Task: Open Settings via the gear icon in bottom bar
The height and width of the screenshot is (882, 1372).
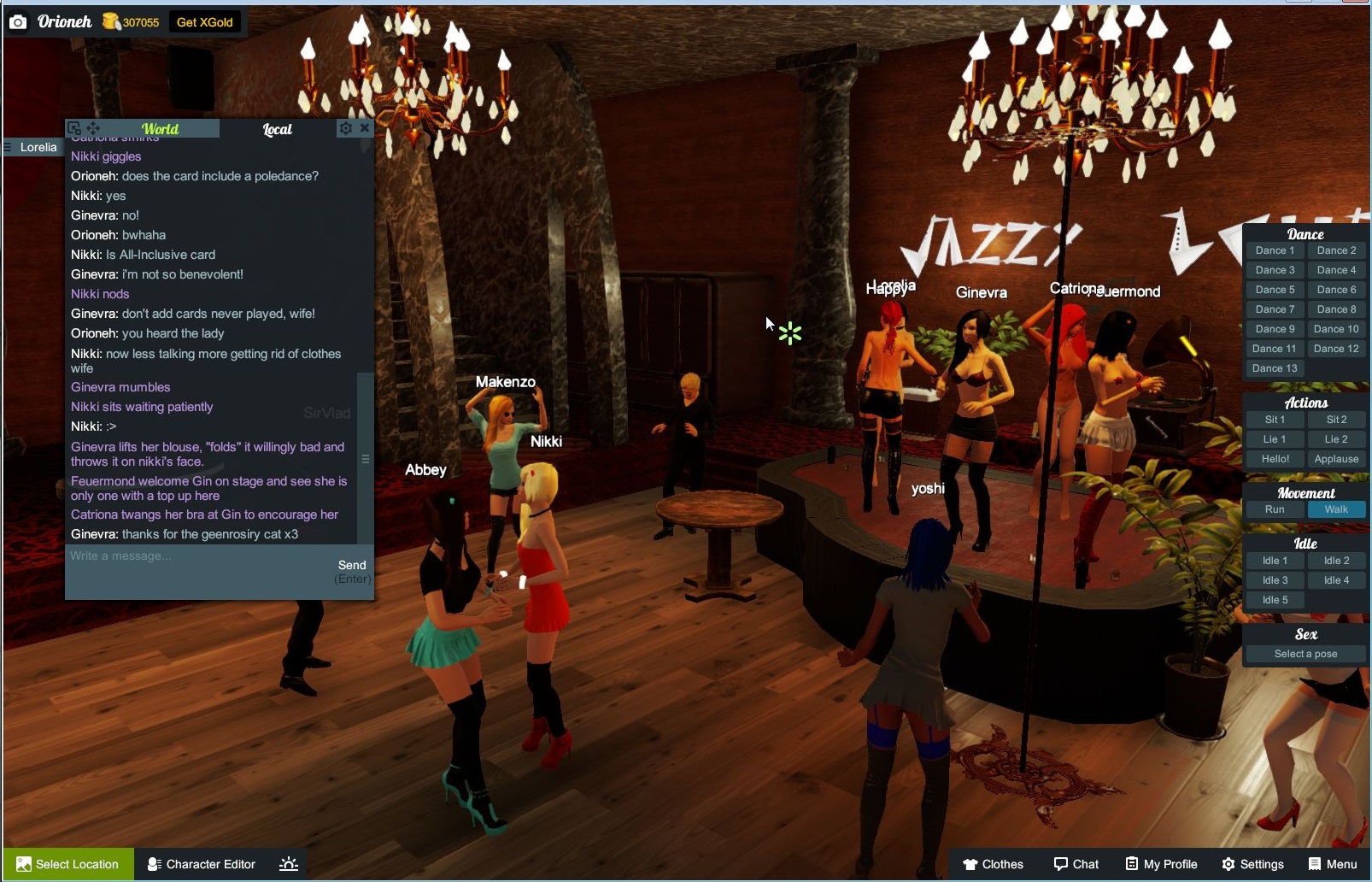Action: click(x=1228, y=864)
